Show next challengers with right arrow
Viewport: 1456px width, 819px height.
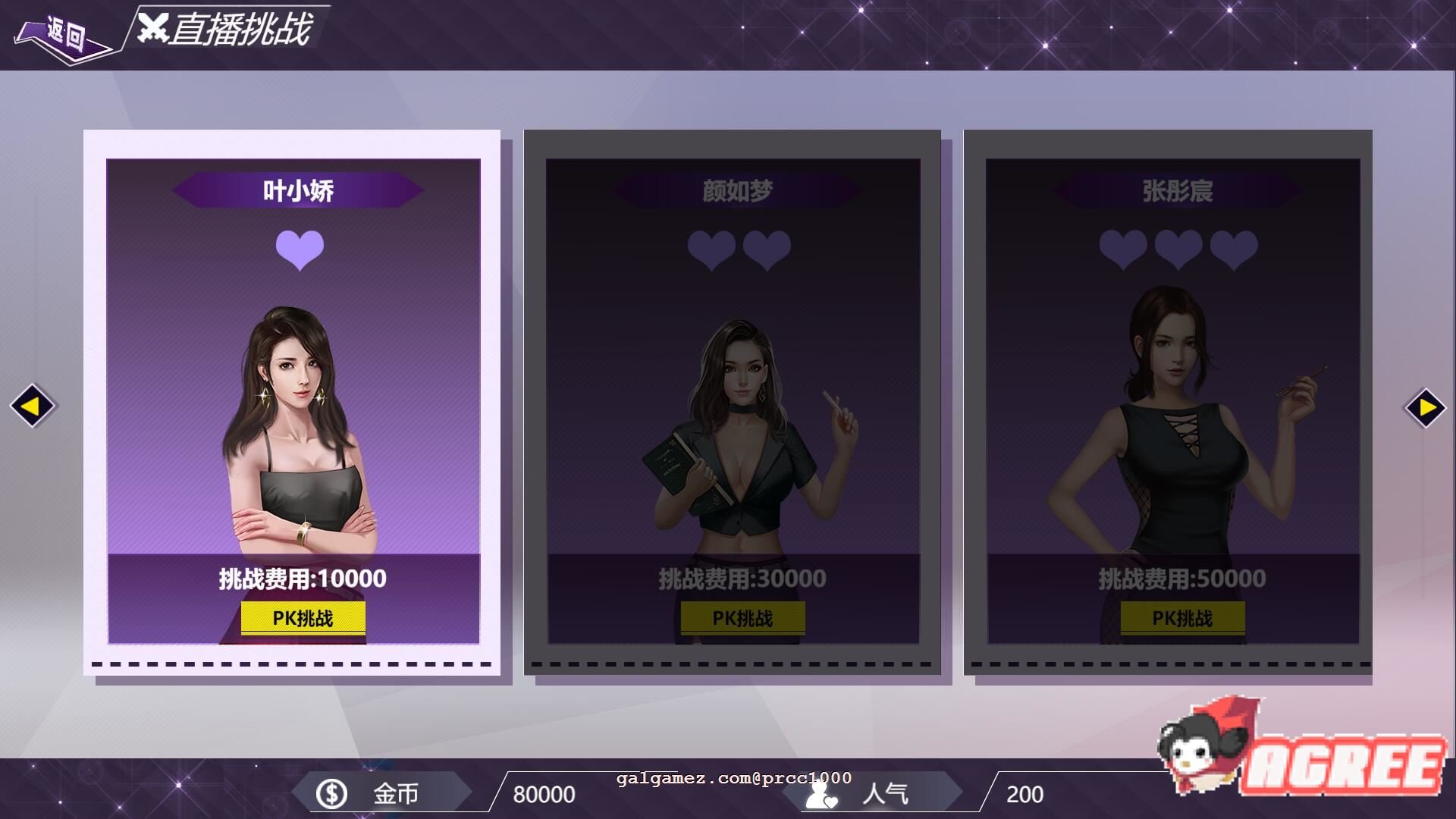pos(1426,408)
